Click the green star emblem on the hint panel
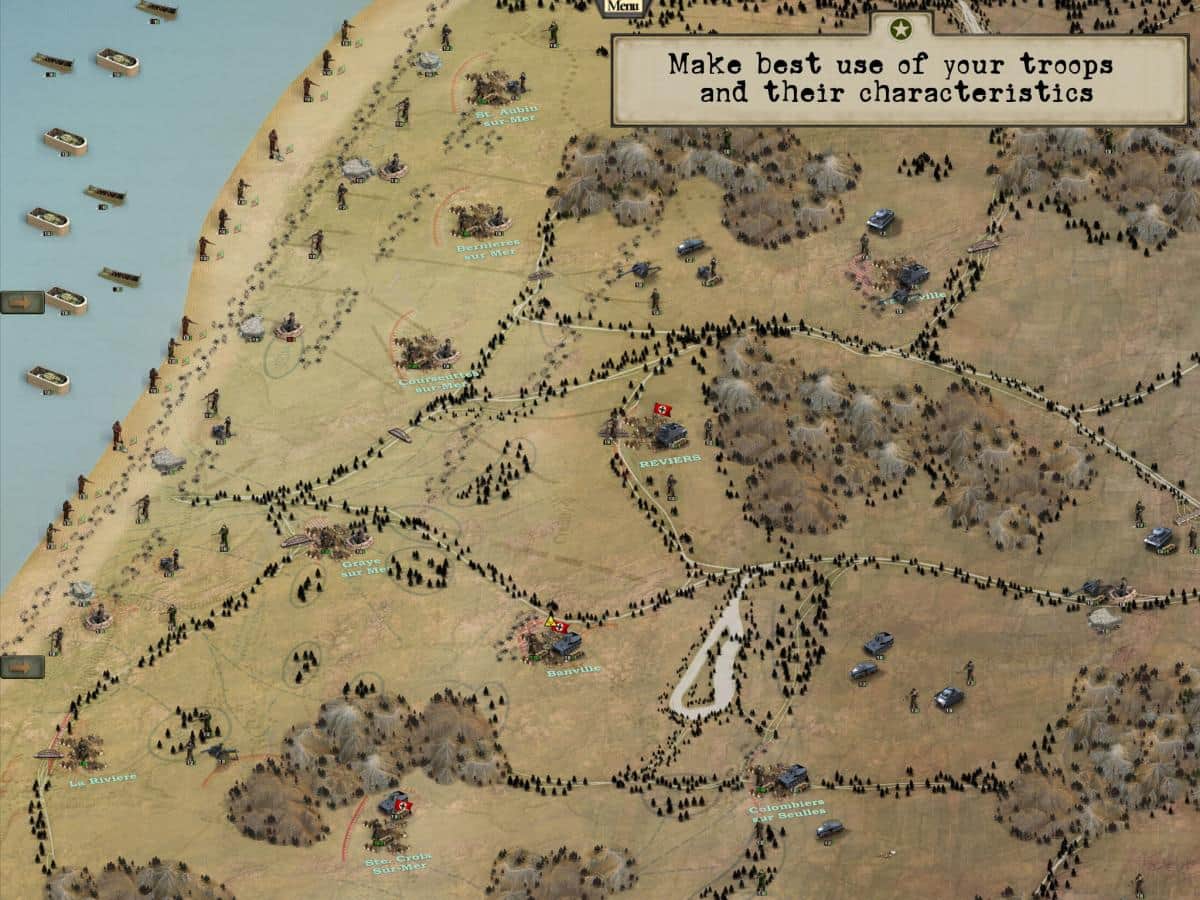Screen dimensions: 1200x900 901,29
